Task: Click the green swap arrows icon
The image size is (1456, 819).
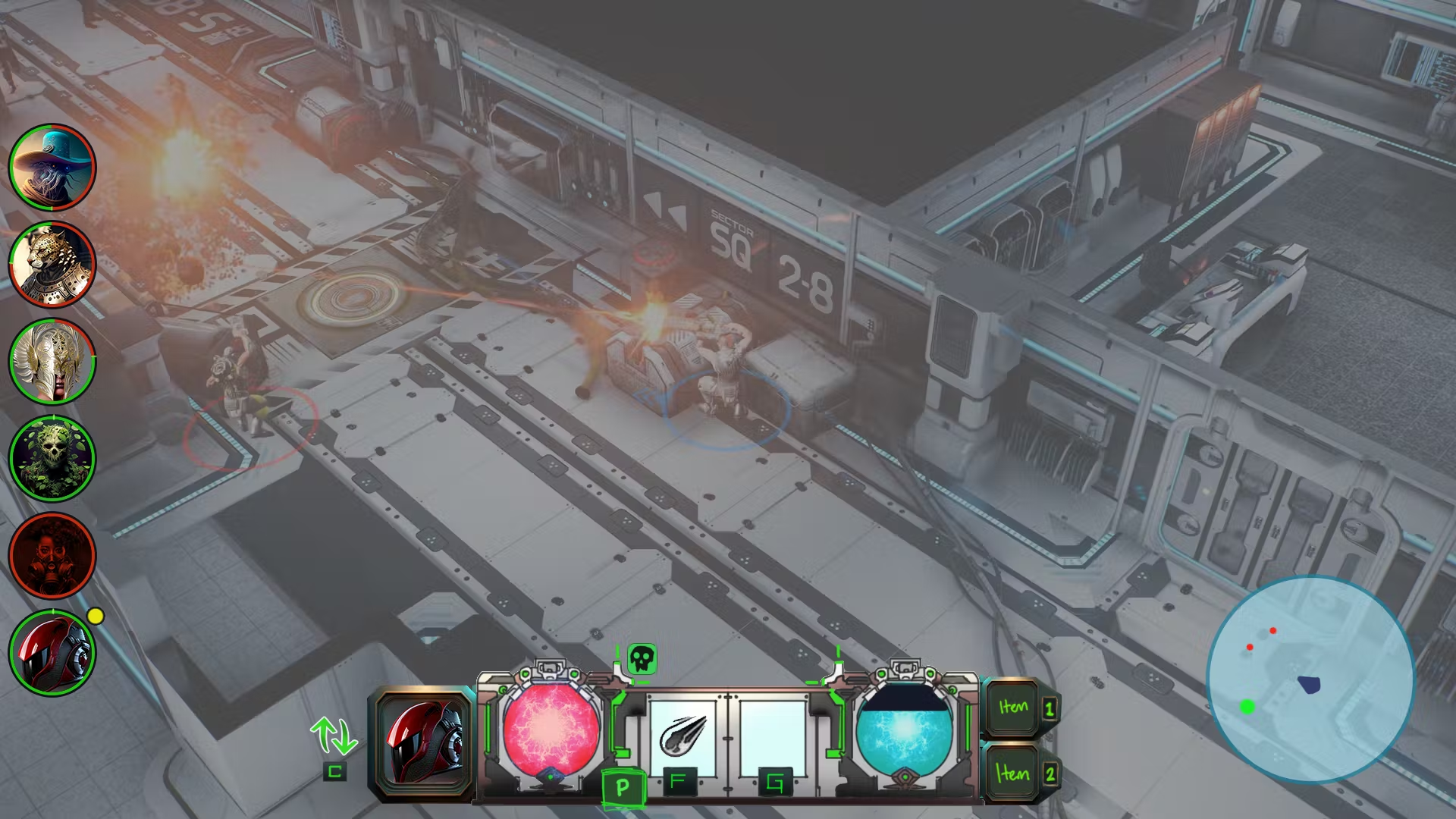Action: pyautogui.click(x=334, y=736)
